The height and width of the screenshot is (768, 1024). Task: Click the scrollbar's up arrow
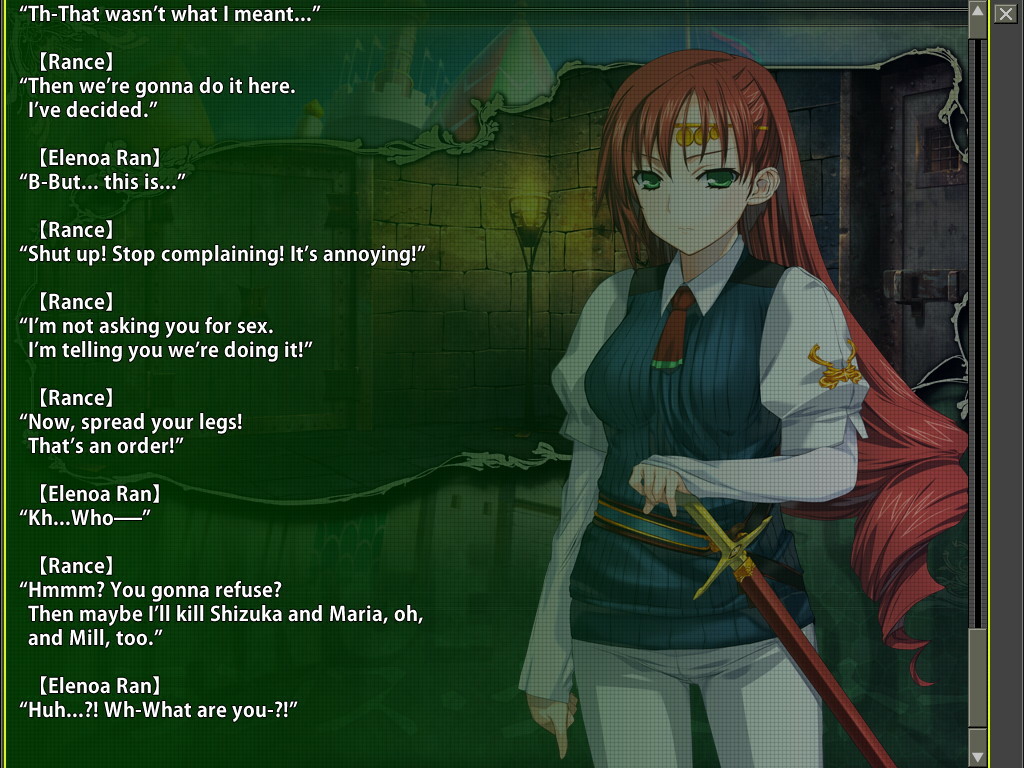click(978, 12)
